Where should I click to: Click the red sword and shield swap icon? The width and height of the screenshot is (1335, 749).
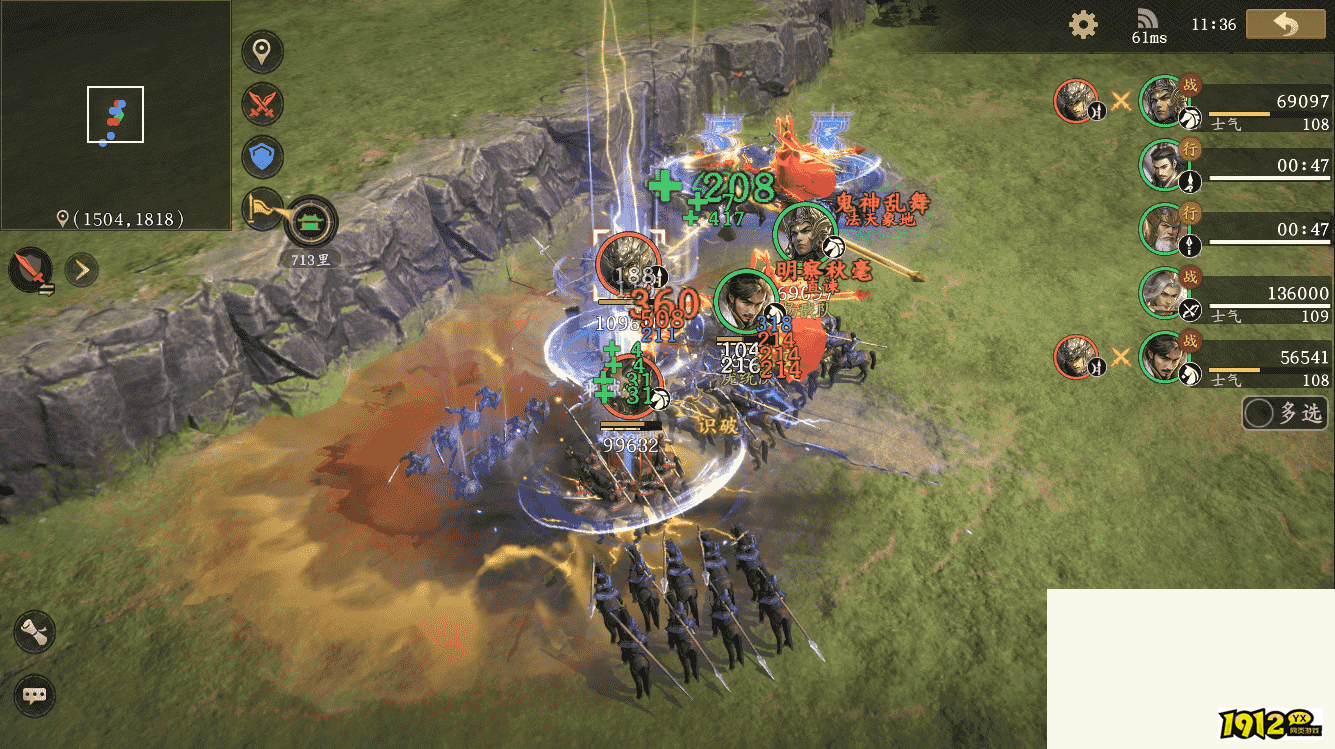pos(31,269)
